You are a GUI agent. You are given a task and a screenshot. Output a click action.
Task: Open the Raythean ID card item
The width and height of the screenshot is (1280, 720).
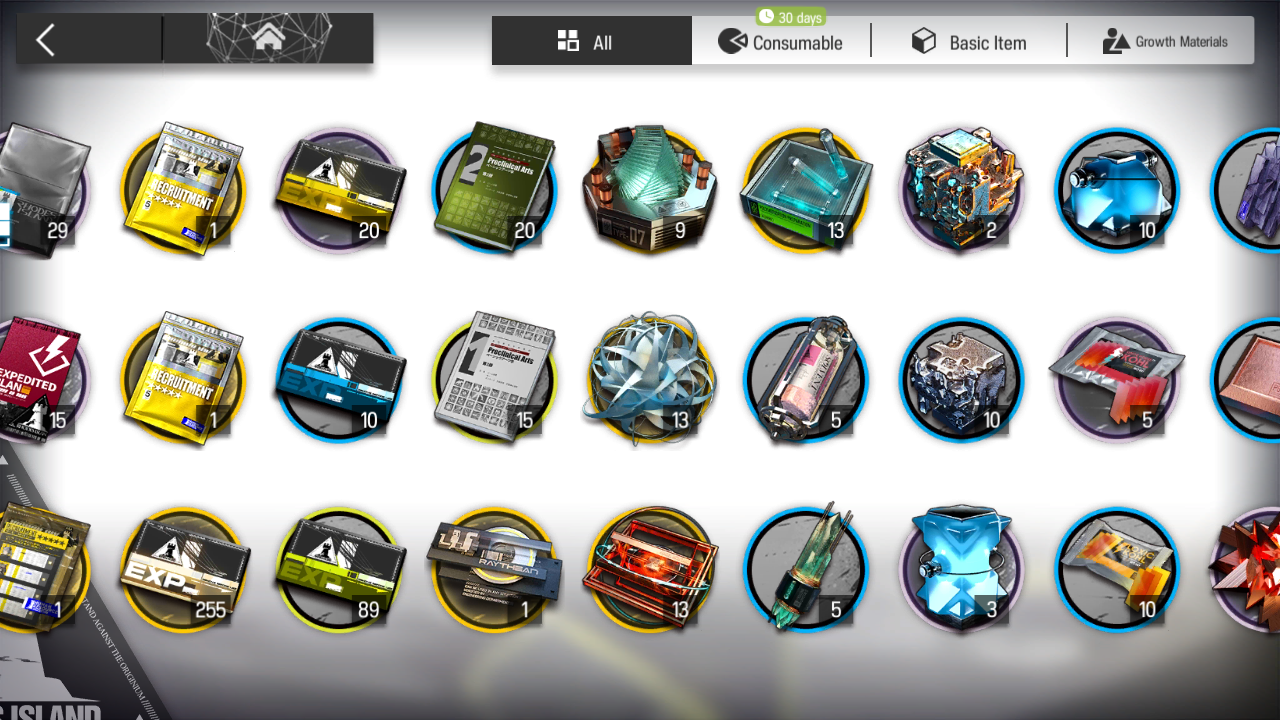point(494,570)
